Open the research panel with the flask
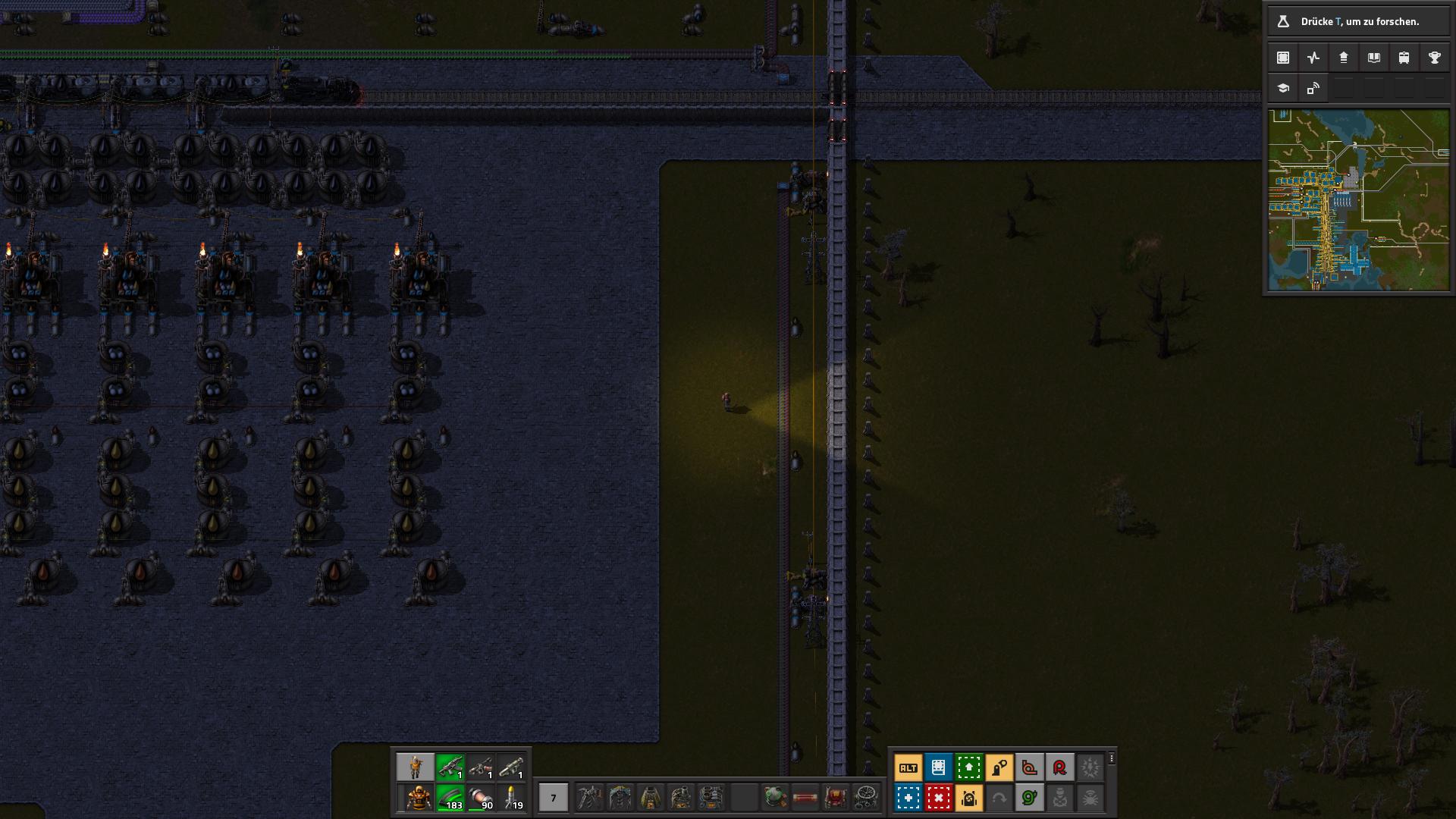The height and width of the screenshot is (819, 1456). 1283,21
